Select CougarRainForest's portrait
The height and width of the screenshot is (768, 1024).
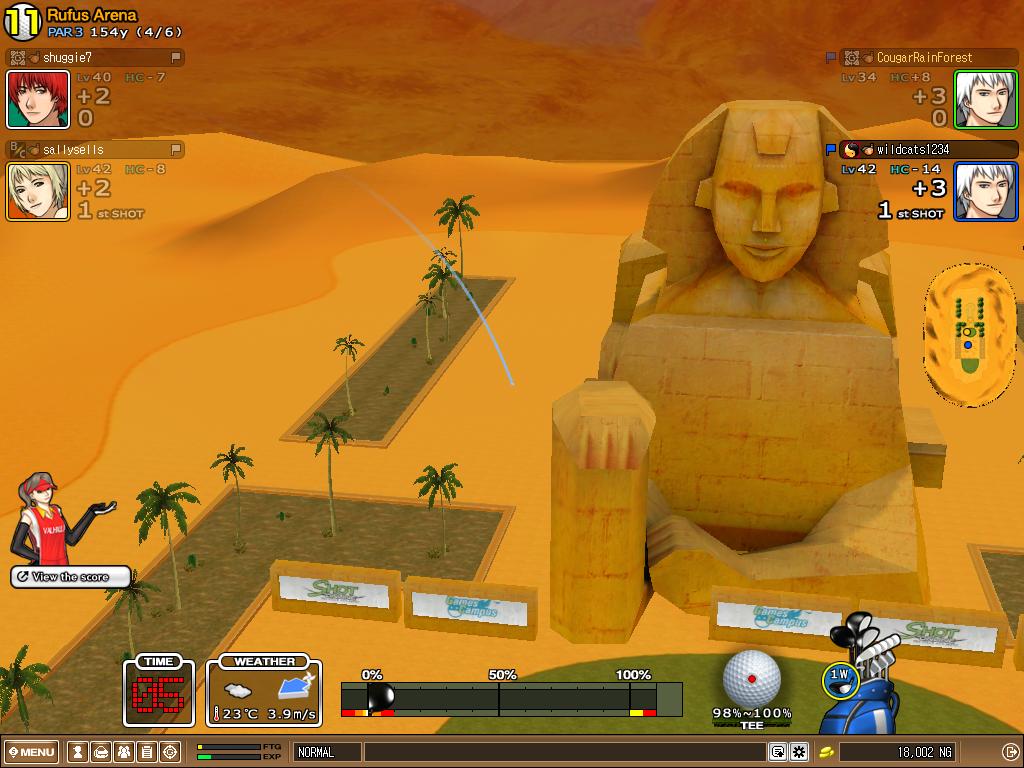point(985,99)
